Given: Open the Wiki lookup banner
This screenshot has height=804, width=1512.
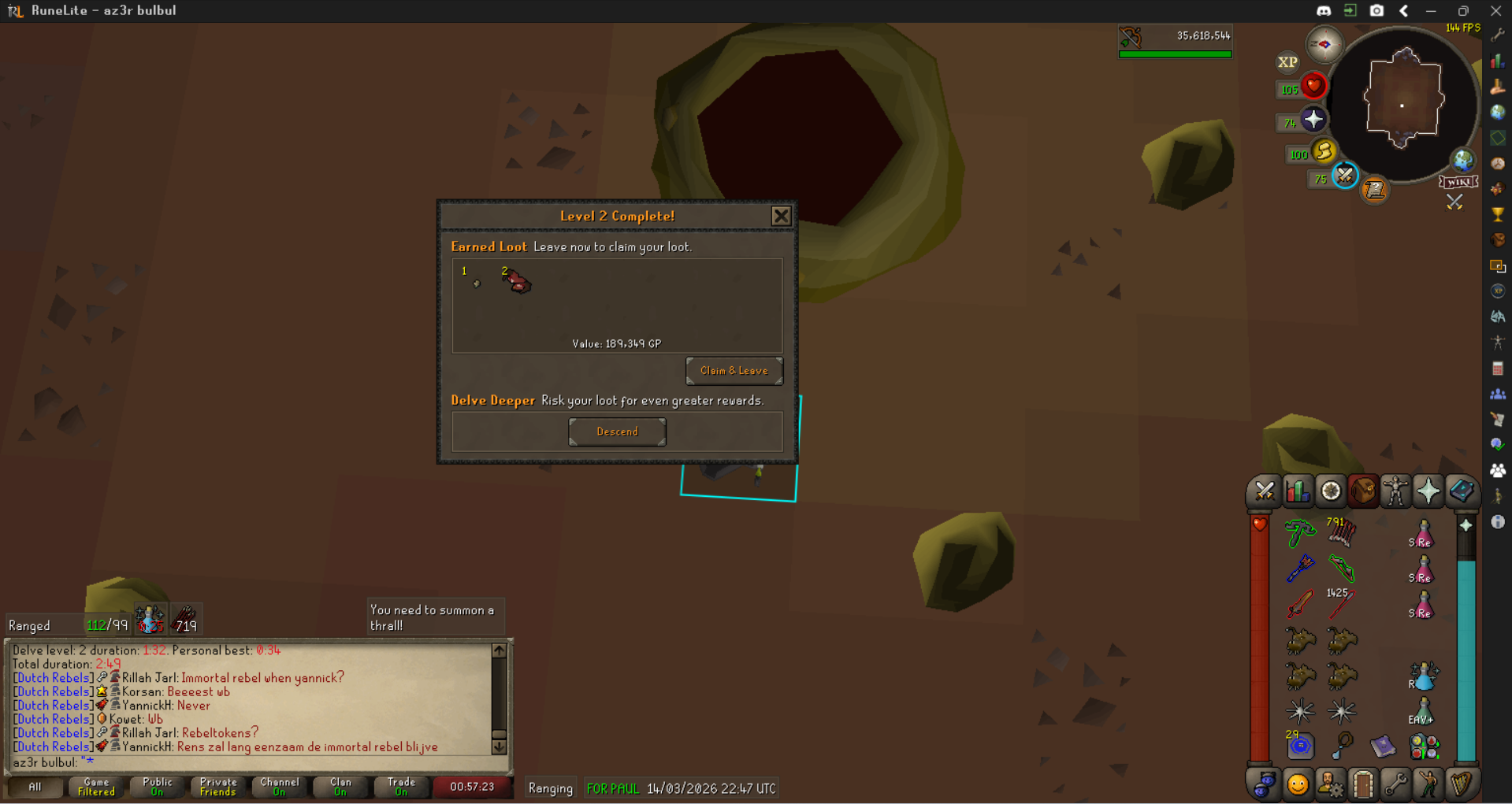Looking at the screenshot, I should point(1458,182).
